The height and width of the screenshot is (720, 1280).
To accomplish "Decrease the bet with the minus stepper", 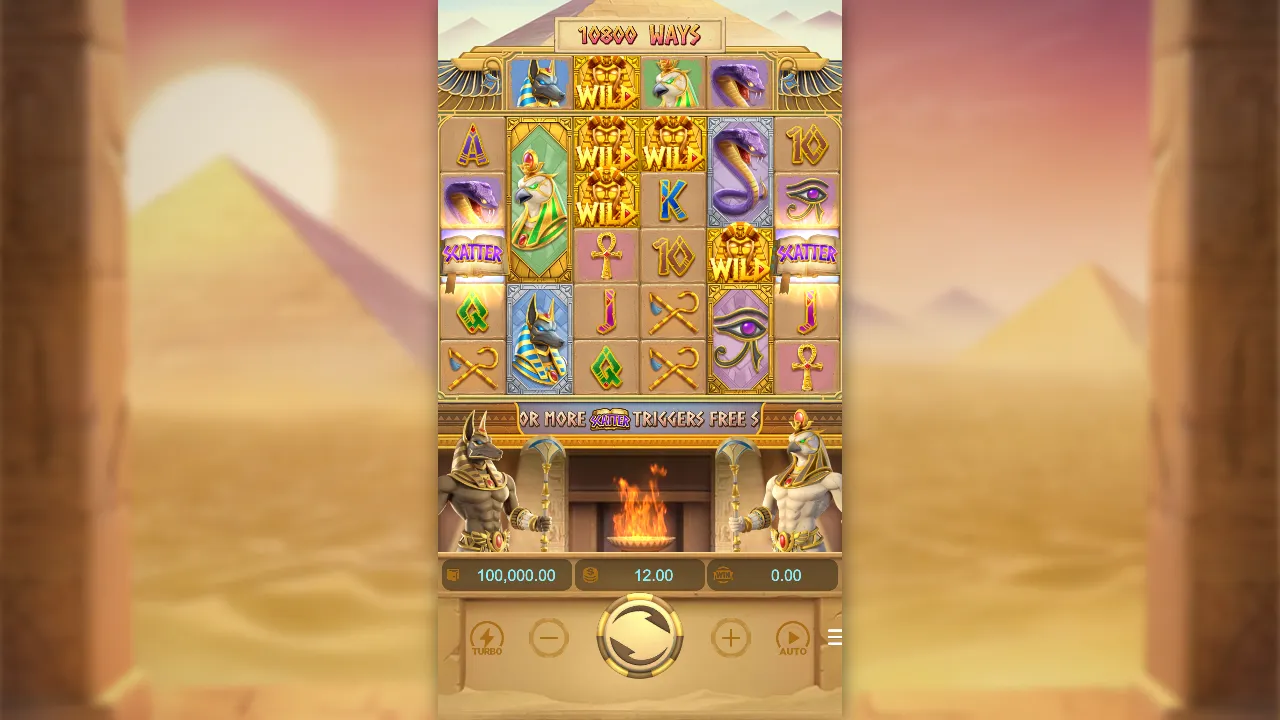I will click(x=549, y=637).
